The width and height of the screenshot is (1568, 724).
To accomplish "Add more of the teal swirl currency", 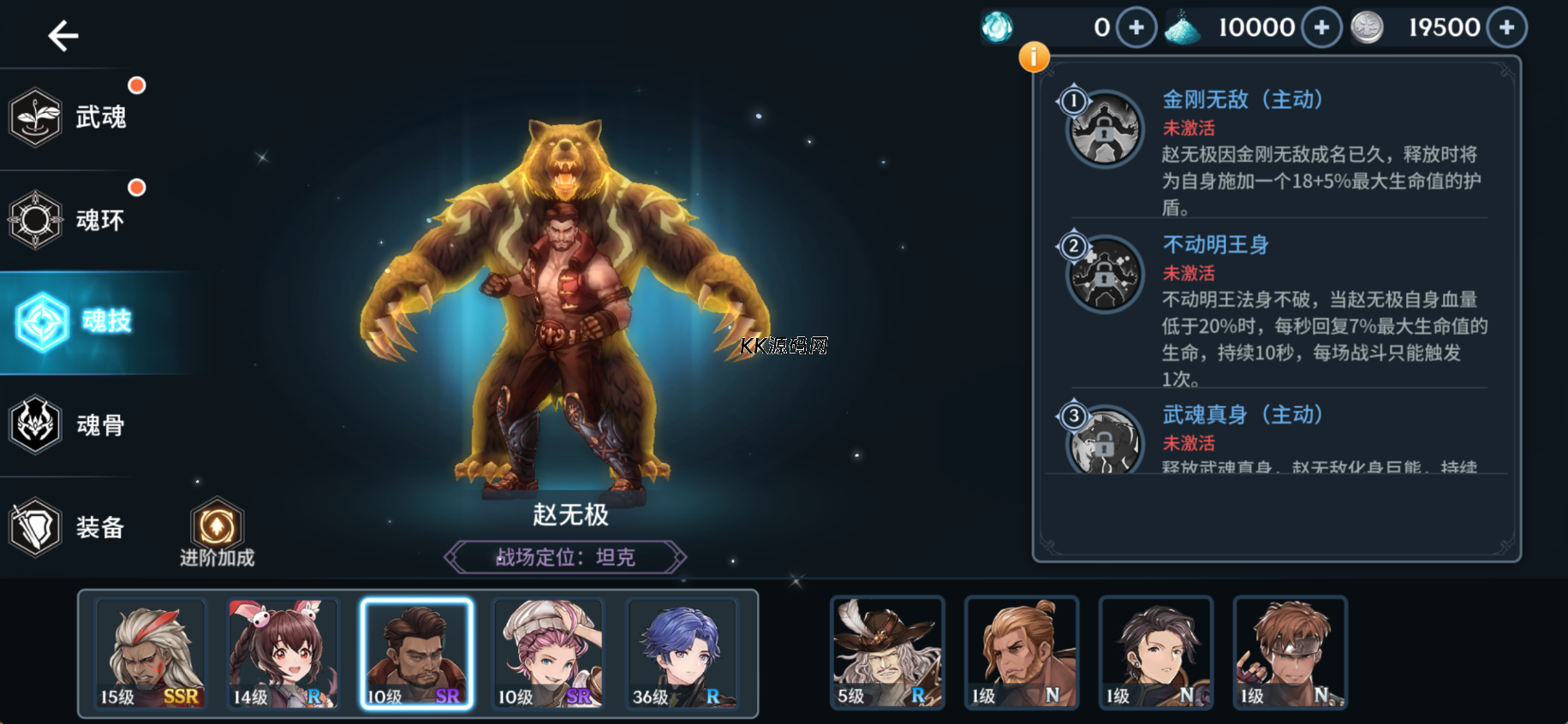I will [1136, 27].
